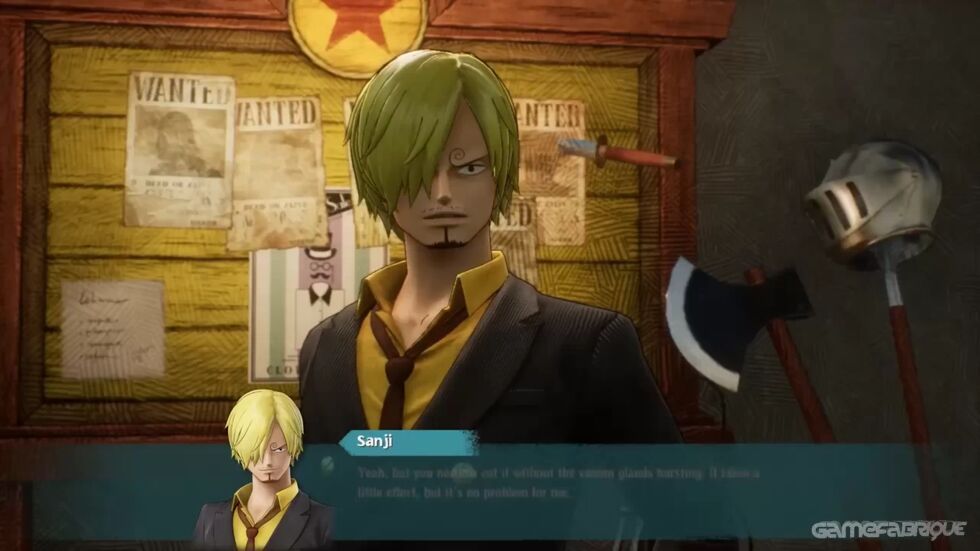Click Sanji's speaker portrait
The height and width of the screenshot is (551, 980).
click(x=264, y=470)
